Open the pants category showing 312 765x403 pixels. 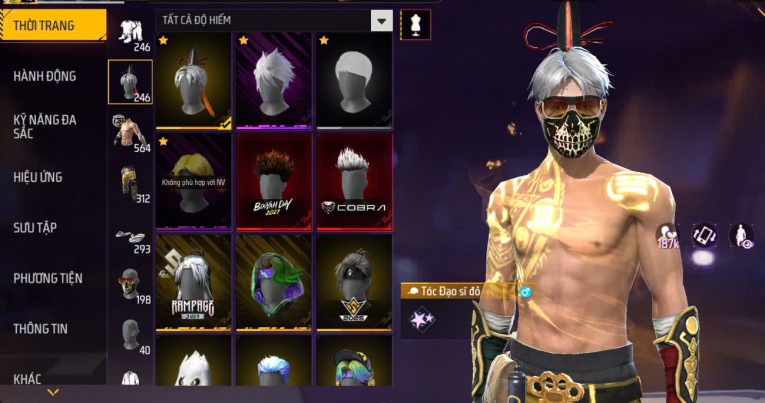129,184
